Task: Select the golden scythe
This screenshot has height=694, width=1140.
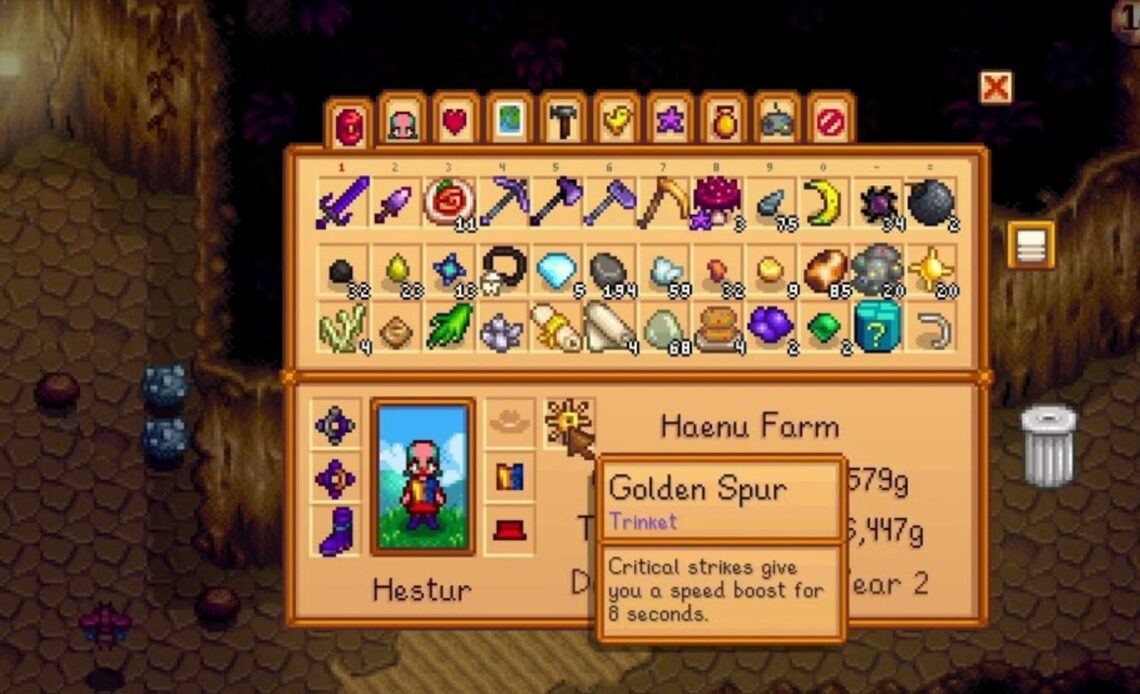Action: [x=664, y=203]
